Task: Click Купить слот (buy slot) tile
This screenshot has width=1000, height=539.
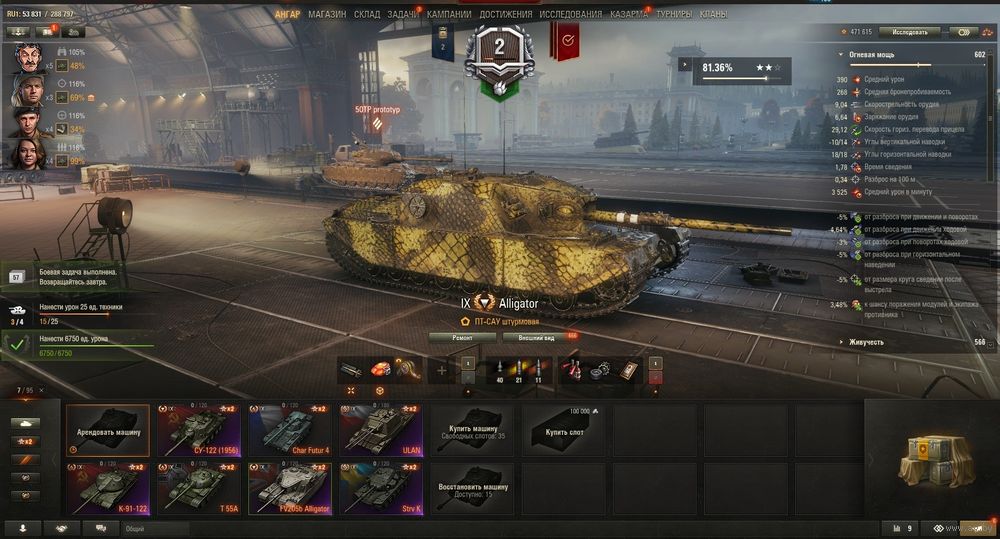Action: [563, 430]
